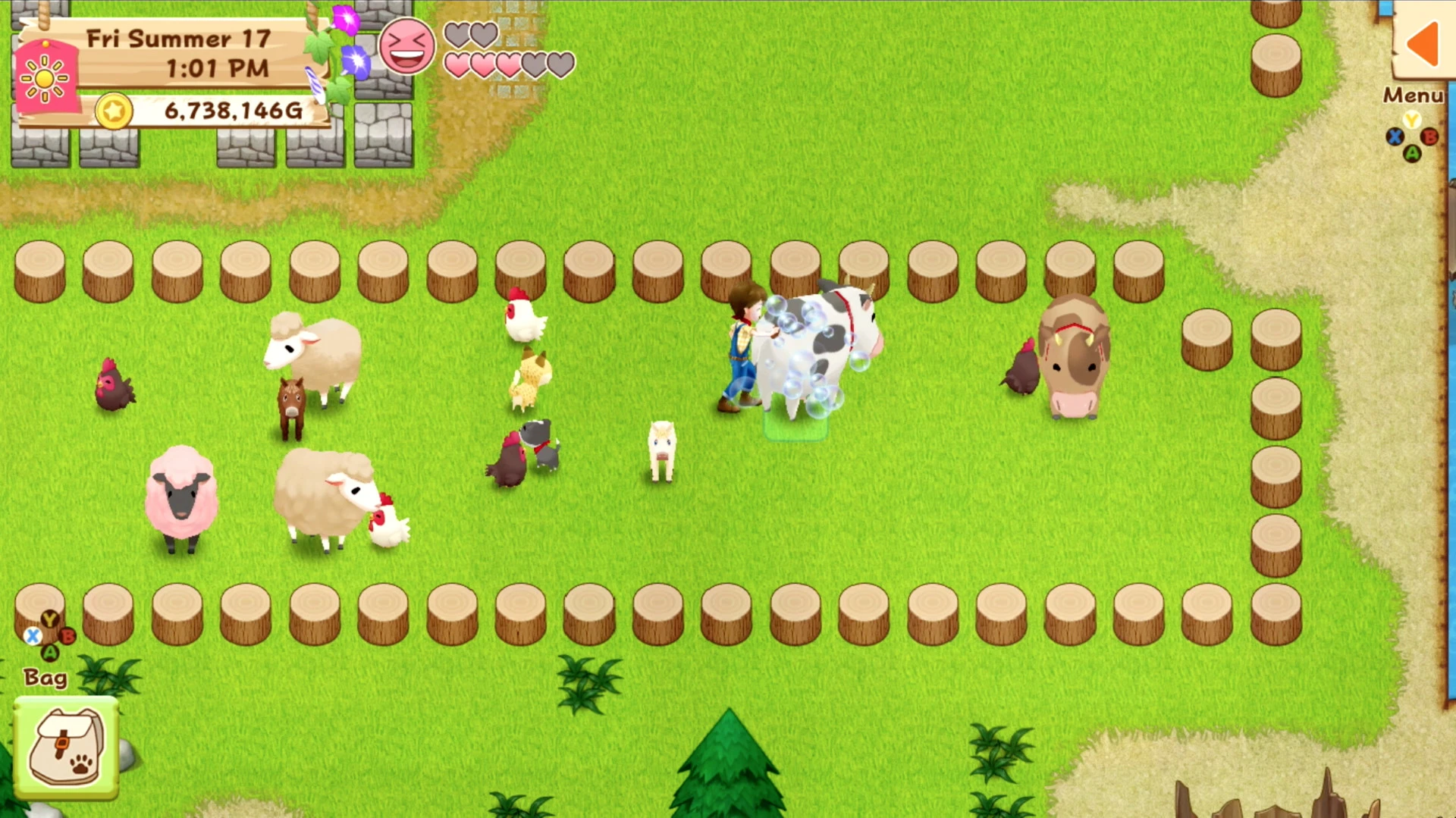Click the coin icon beside the money total
Viewport: 1456px width, 818px height.
tap(114, 111)
